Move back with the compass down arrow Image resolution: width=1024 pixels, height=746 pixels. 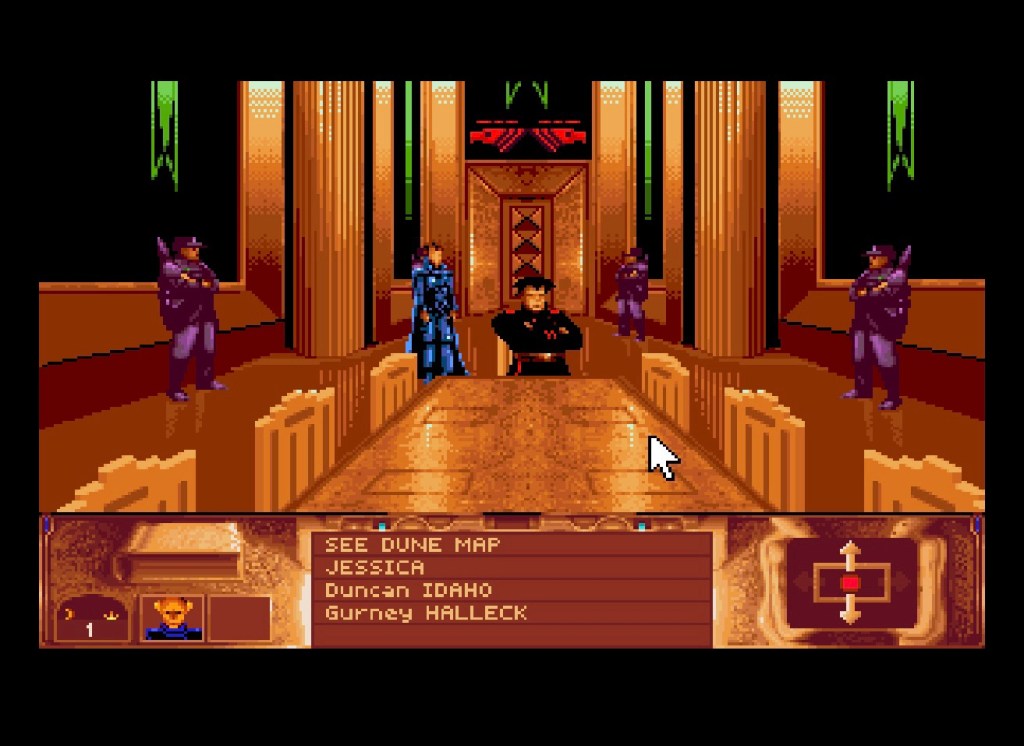coord(850,611)
